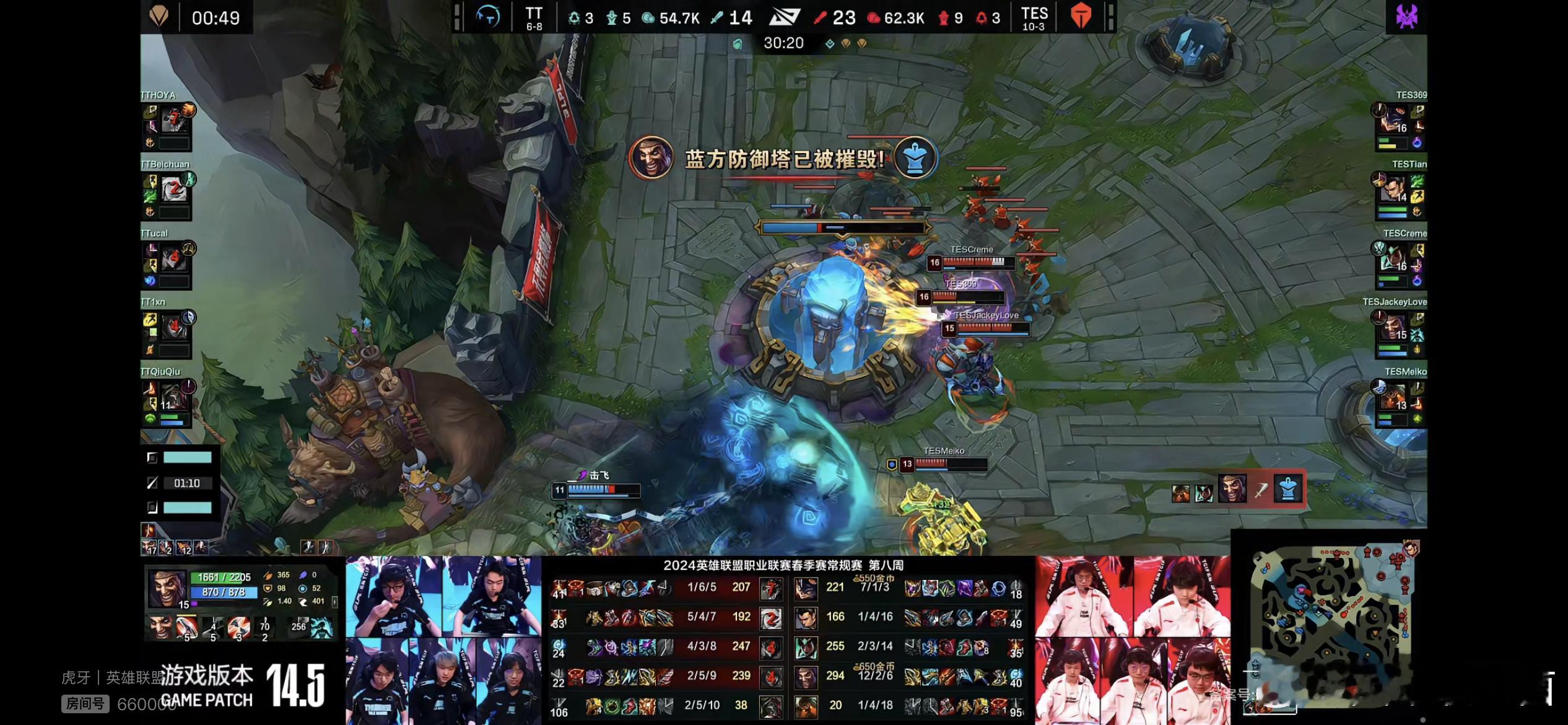Viewport: 1568px width, 725px height.
Task: Choose TESTian's champion portrait
Action: [x=1397, y=188]
